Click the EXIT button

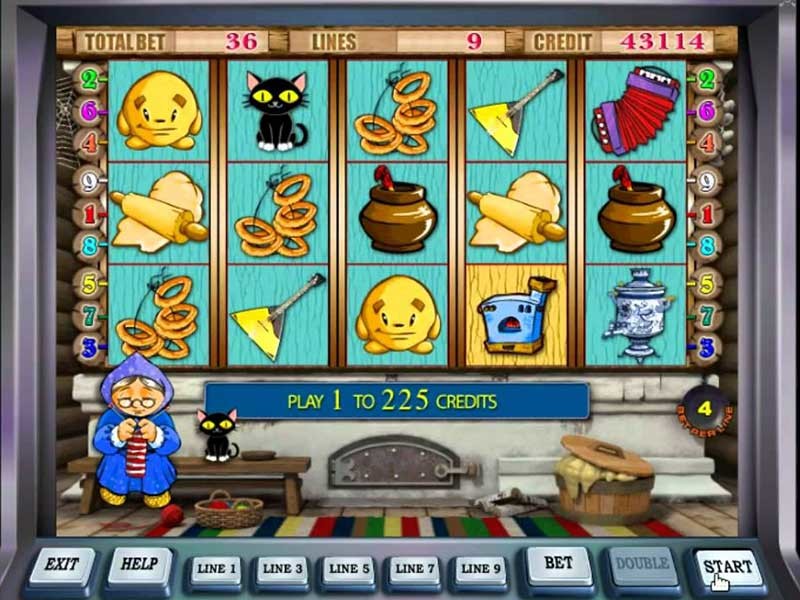point(62,566)
